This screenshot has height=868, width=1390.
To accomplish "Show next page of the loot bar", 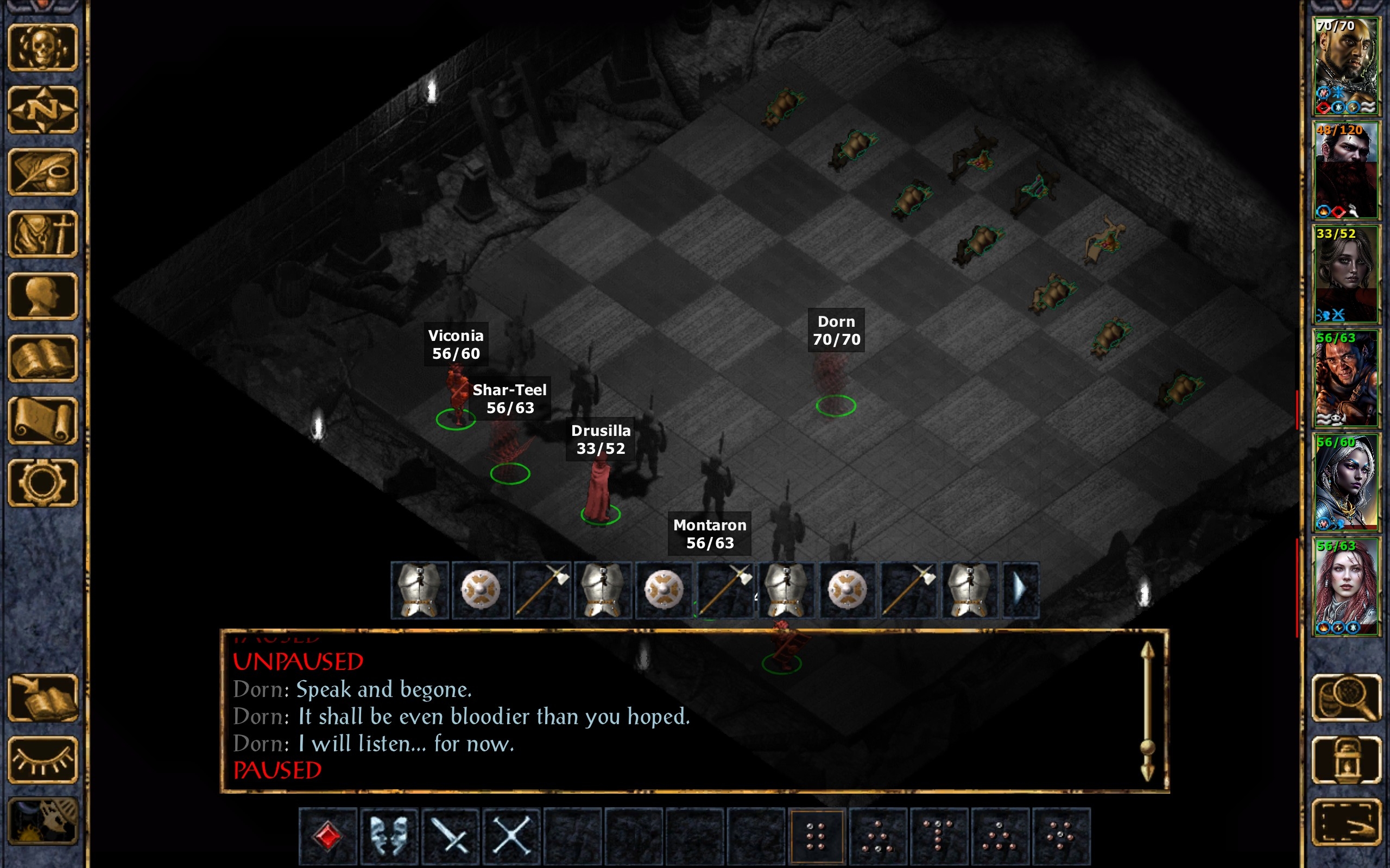I will point(1020,590).
